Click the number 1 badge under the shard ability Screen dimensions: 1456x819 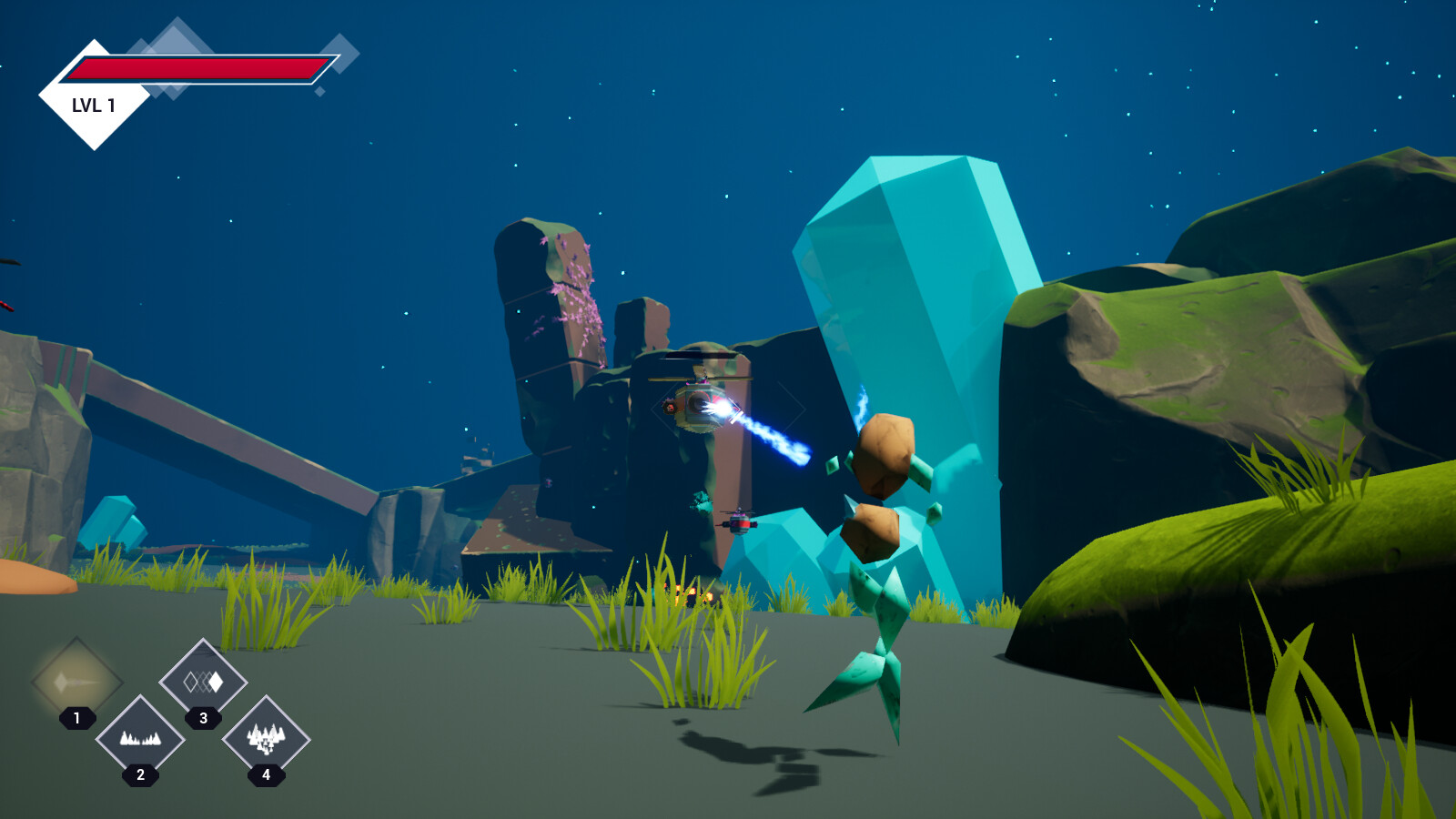pos(76,718)
